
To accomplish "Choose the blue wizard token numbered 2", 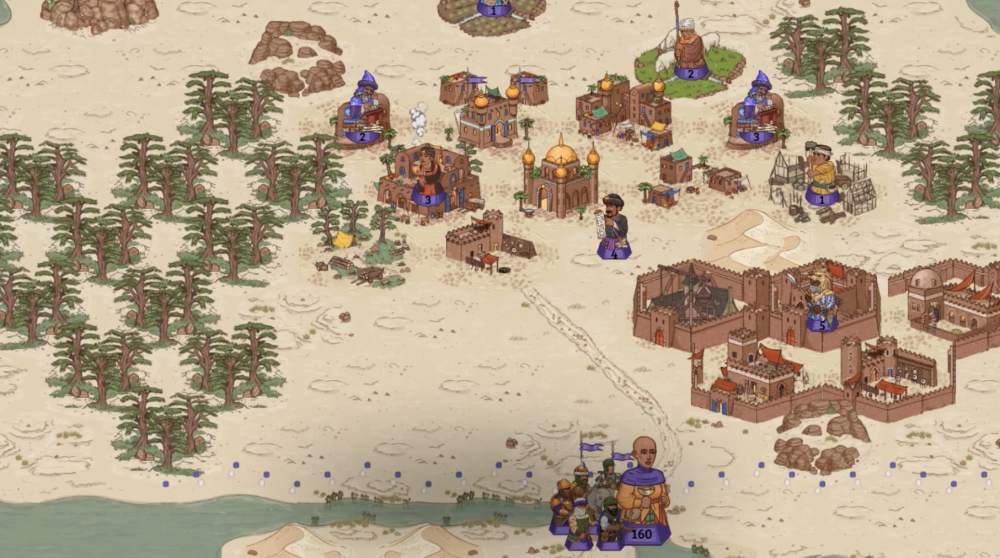I will [362, 112].
